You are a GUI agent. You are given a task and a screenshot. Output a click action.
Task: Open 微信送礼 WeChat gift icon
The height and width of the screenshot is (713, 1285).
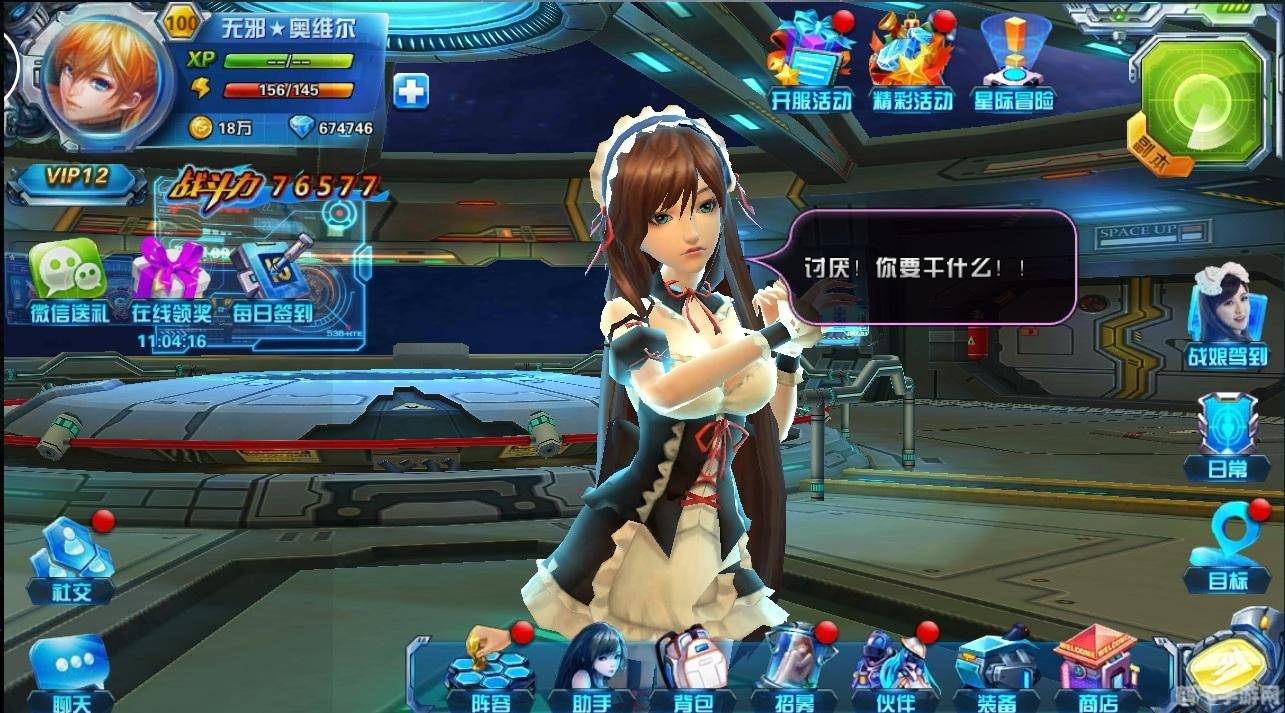pos(67,280)
